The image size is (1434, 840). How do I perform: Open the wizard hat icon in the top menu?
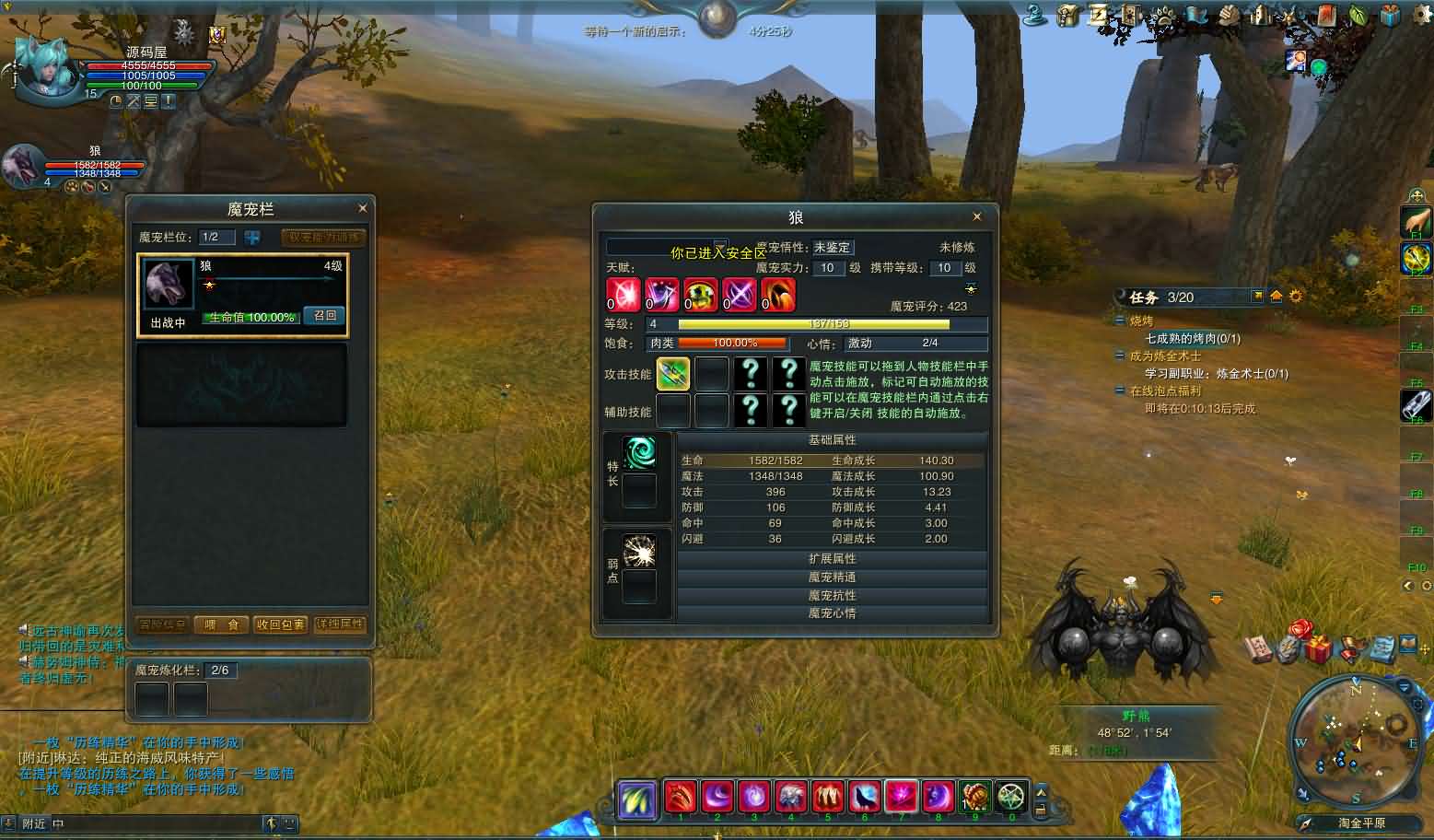(x=1036, y=15)
